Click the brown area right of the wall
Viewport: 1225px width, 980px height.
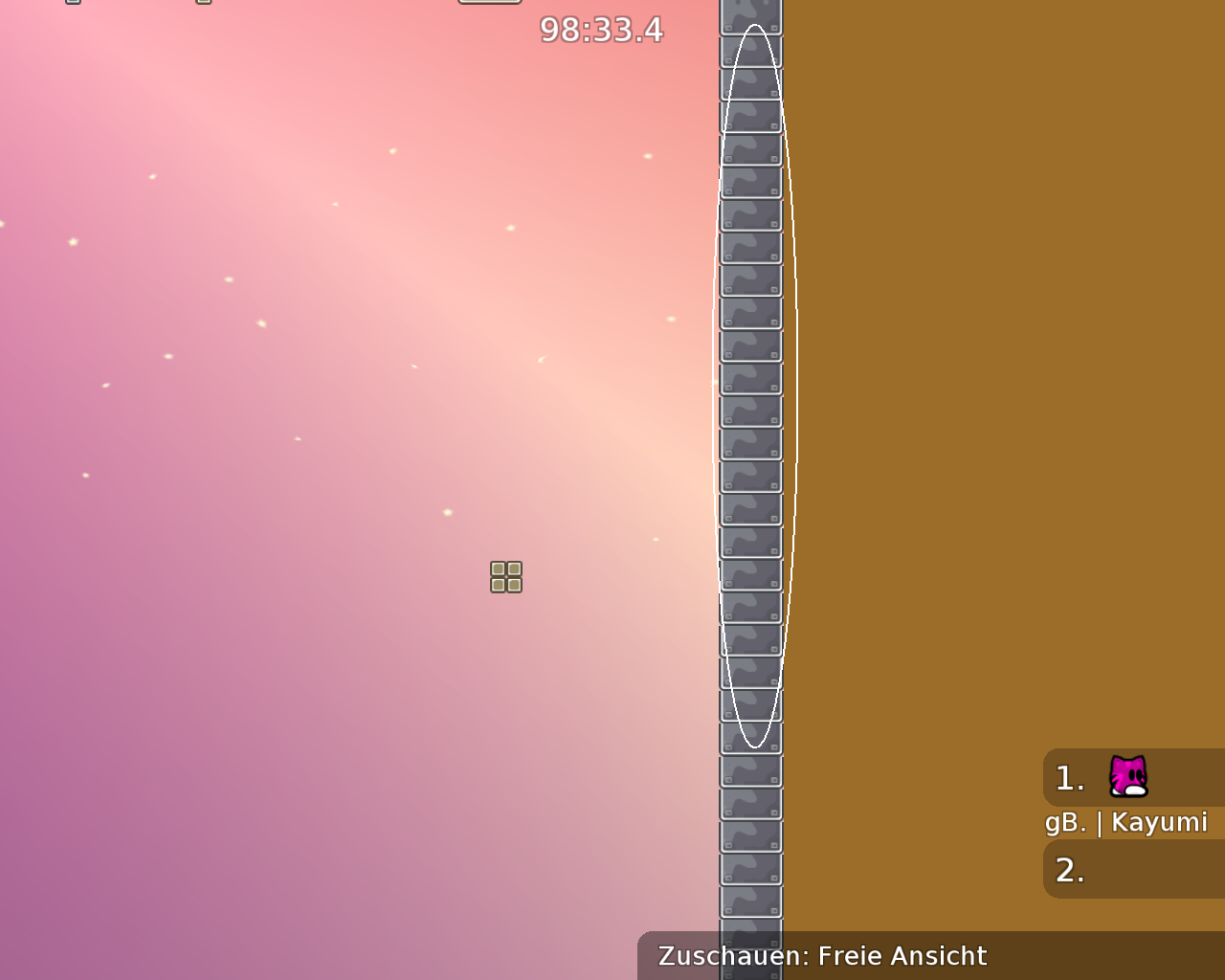957,383
